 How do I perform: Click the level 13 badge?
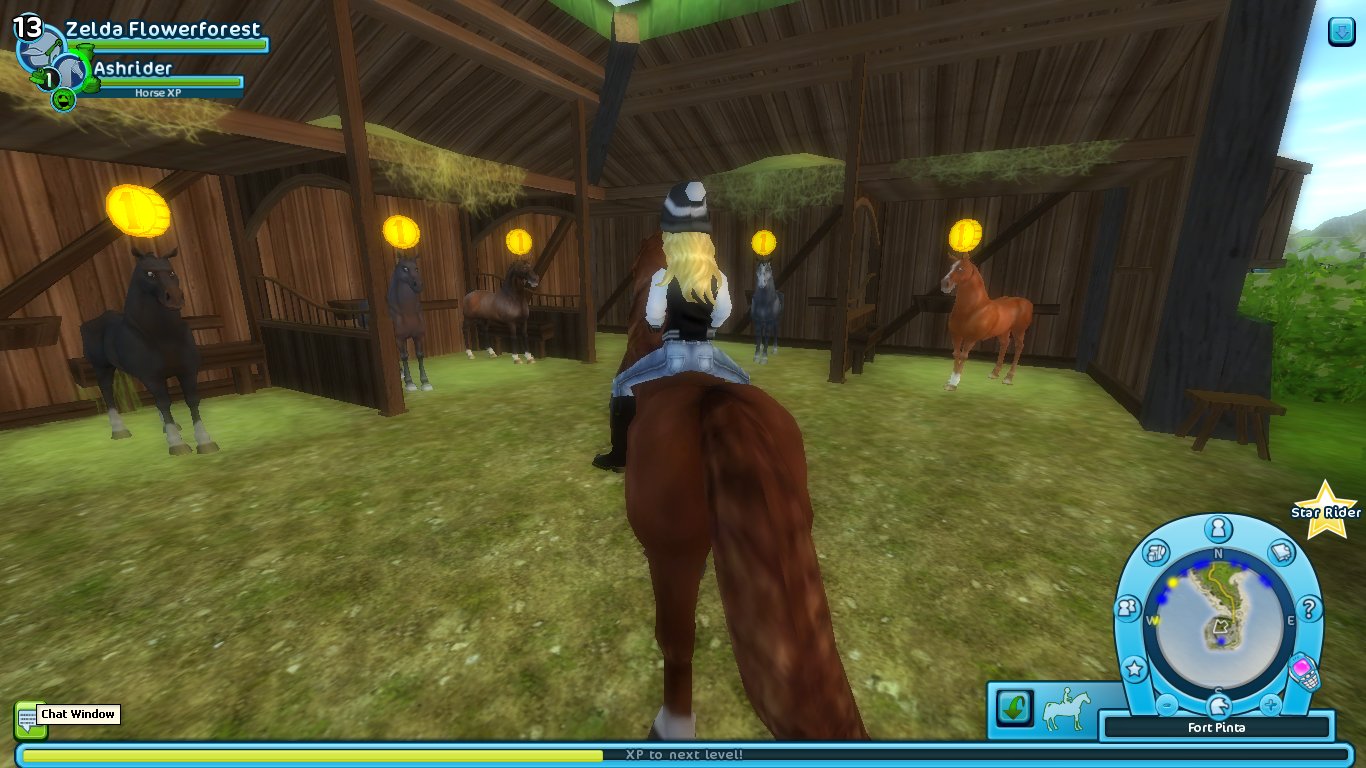pyautogui.click(x=27, y=27)
